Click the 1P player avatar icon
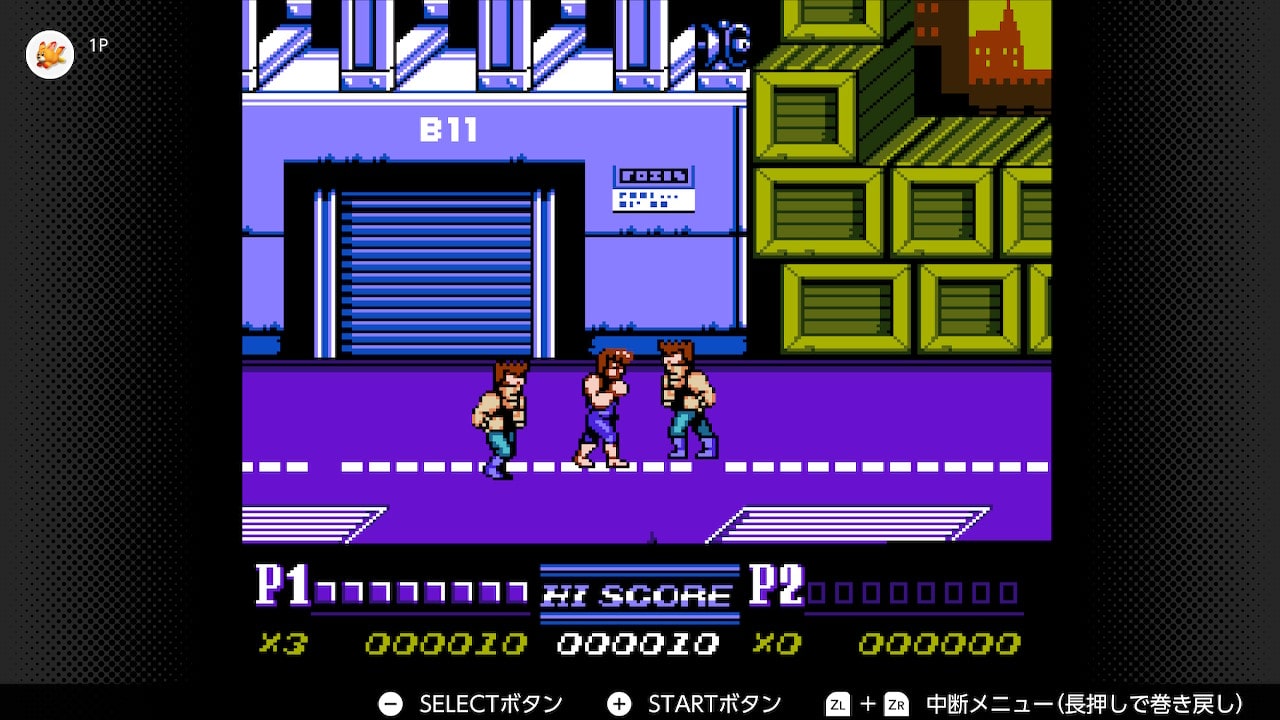Viewport: 1280px width, 720px height. point(49,54)
